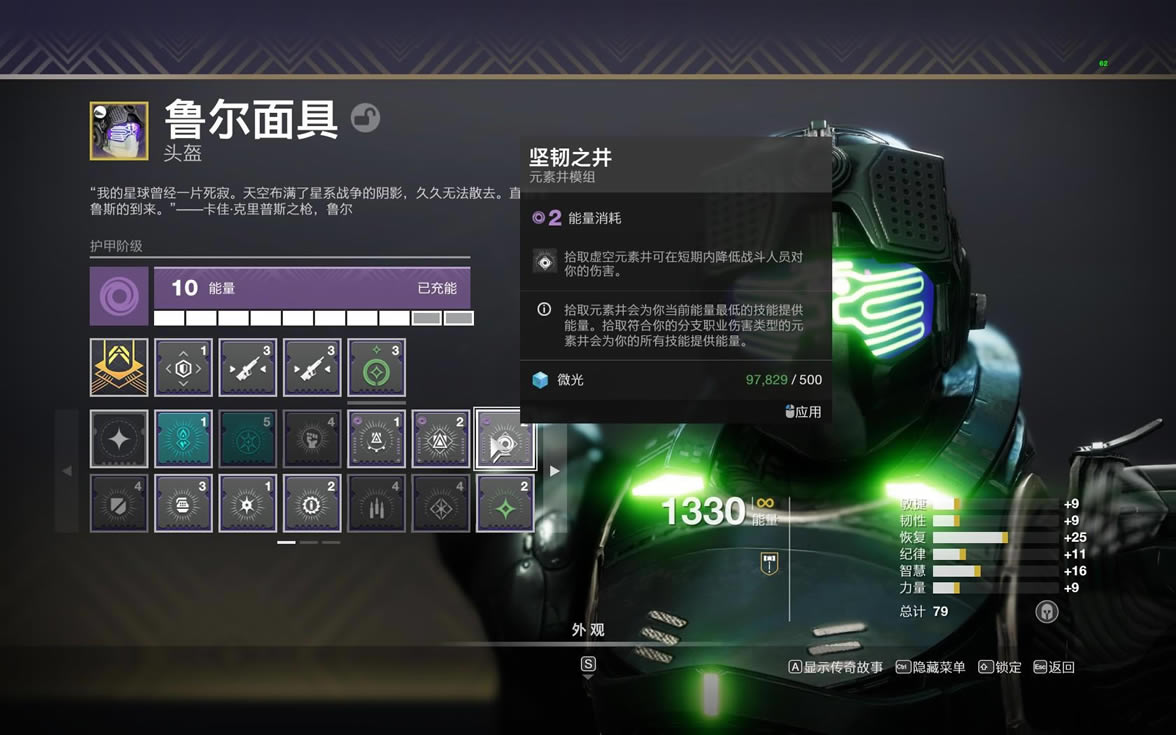Go to the next mod page arrow
Screen dimensions: 1176x735
pos(554,471)
